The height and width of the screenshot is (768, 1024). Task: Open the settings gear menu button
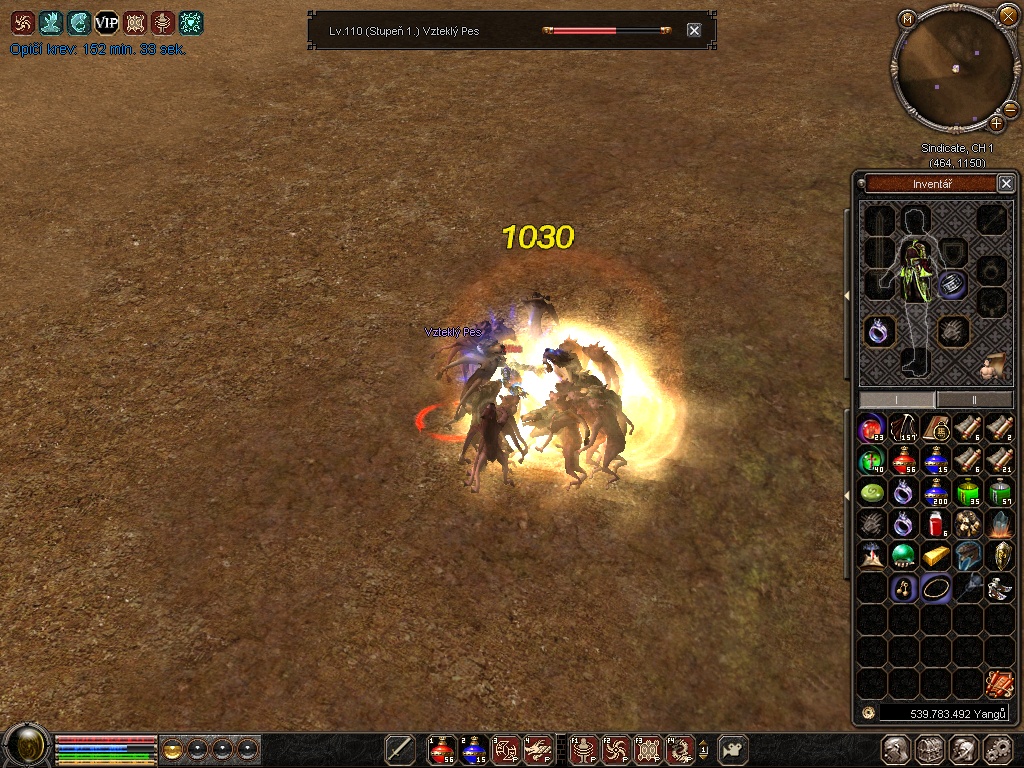click(997, 749)
